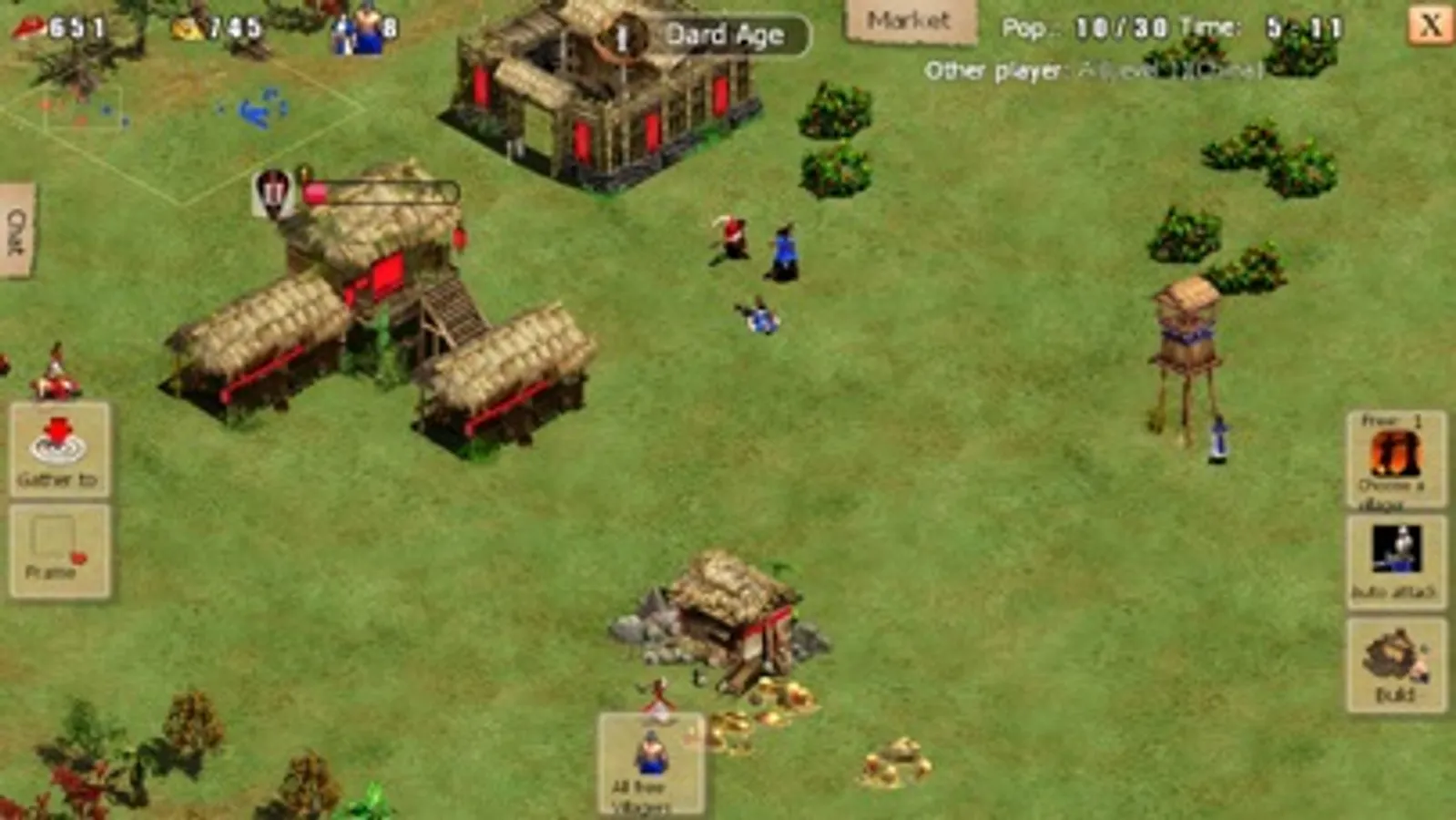This screenshot has height=820, width=1456.
Task: Click the 'Other player: Allied' status text
Action: point(1093,67)
